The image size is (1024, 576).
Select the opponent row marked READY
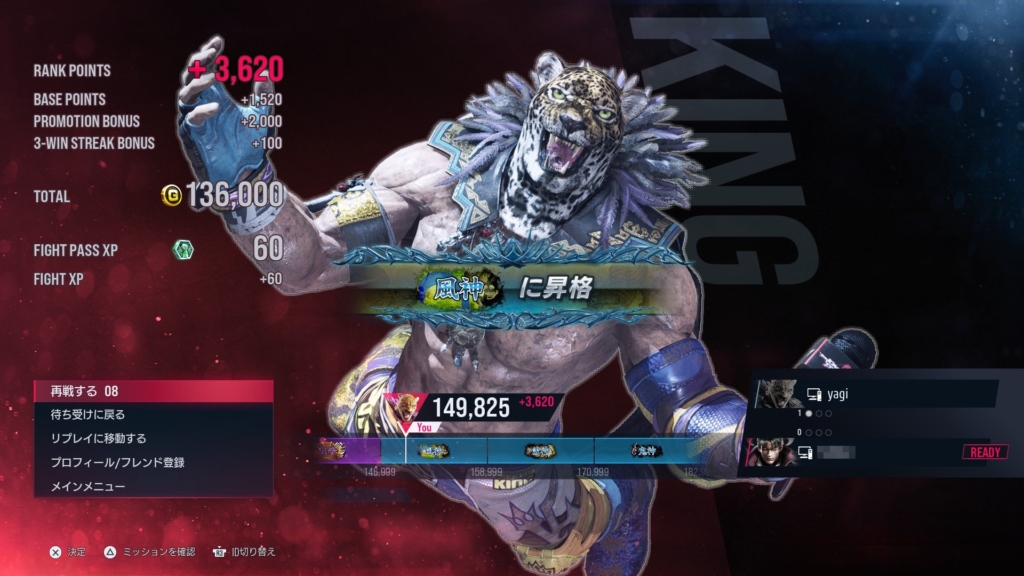click(x=878, y=452)
